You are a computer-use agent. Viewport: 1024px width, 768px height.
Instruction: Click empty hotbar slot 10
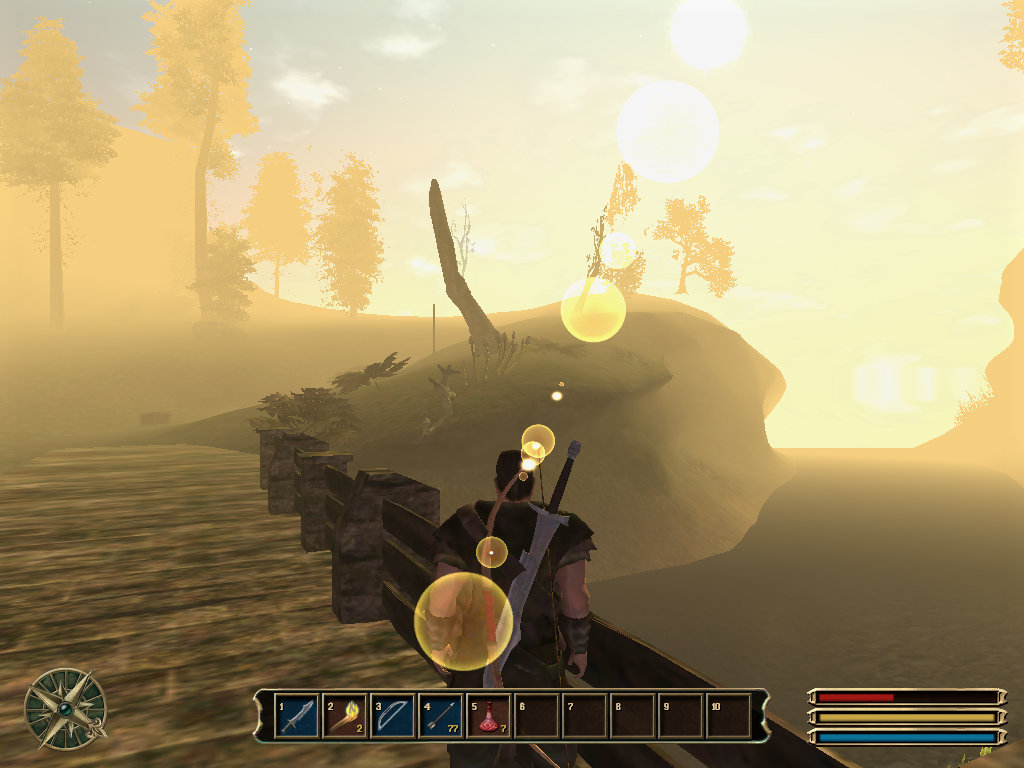(x=729, y=716)
